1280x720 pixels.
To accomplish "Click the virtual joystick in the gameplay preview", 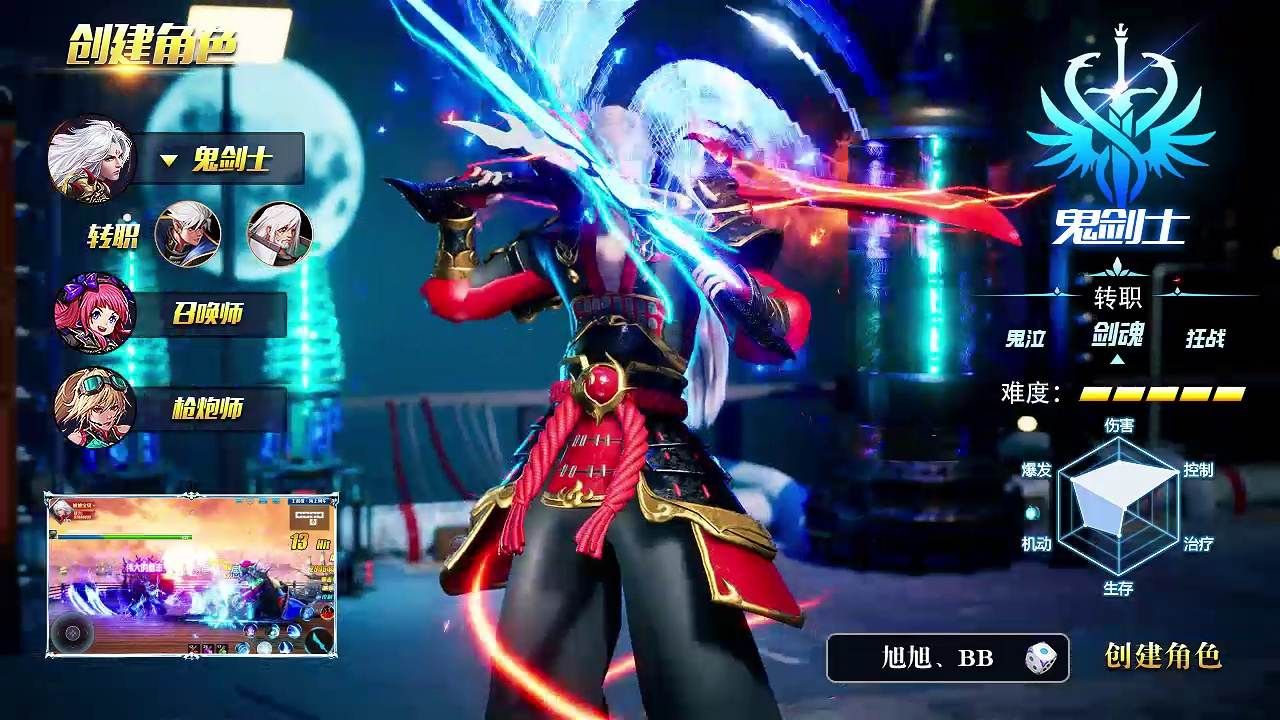I will (x=75, y=631).
